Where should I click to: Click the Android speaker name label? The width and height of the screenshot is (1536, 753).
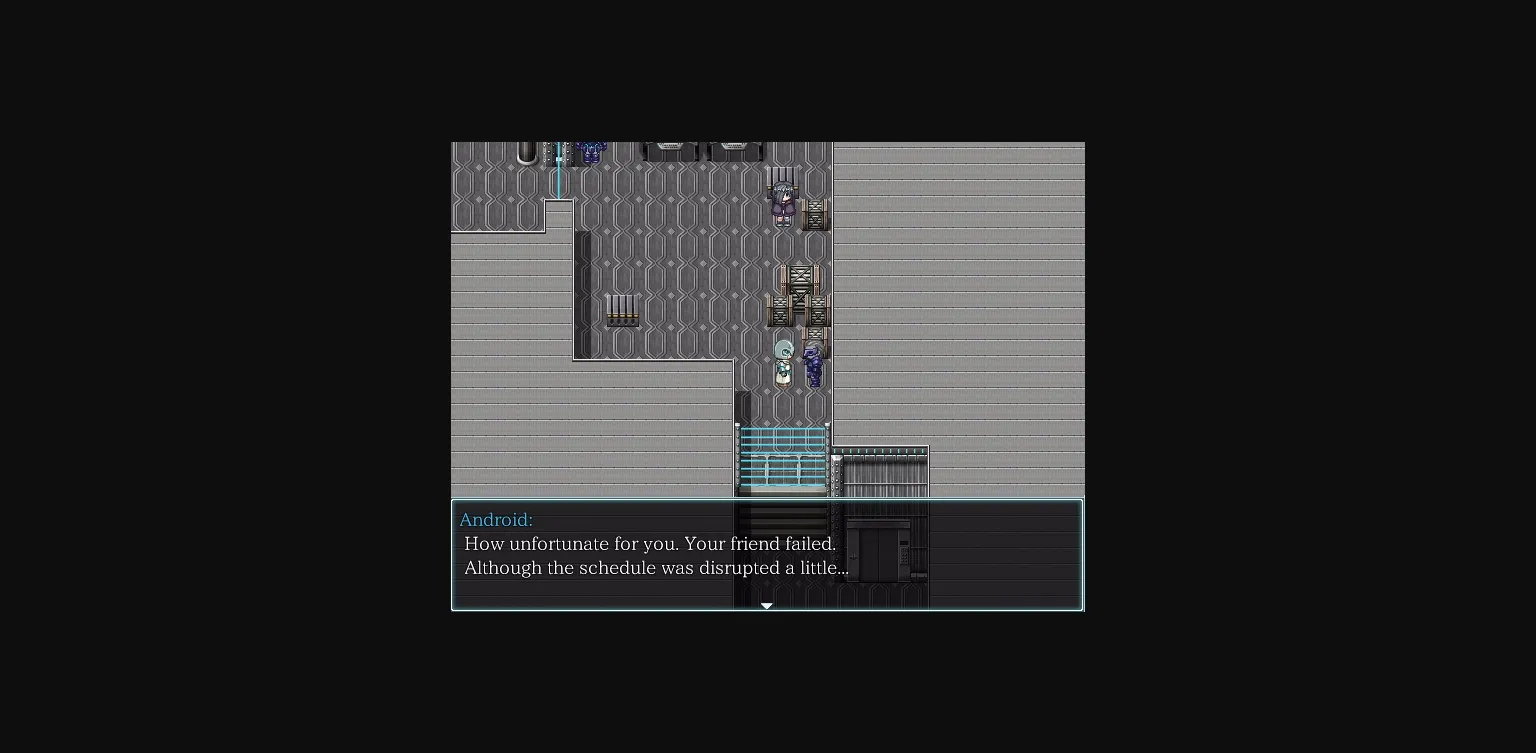click(x=496, y=520)
